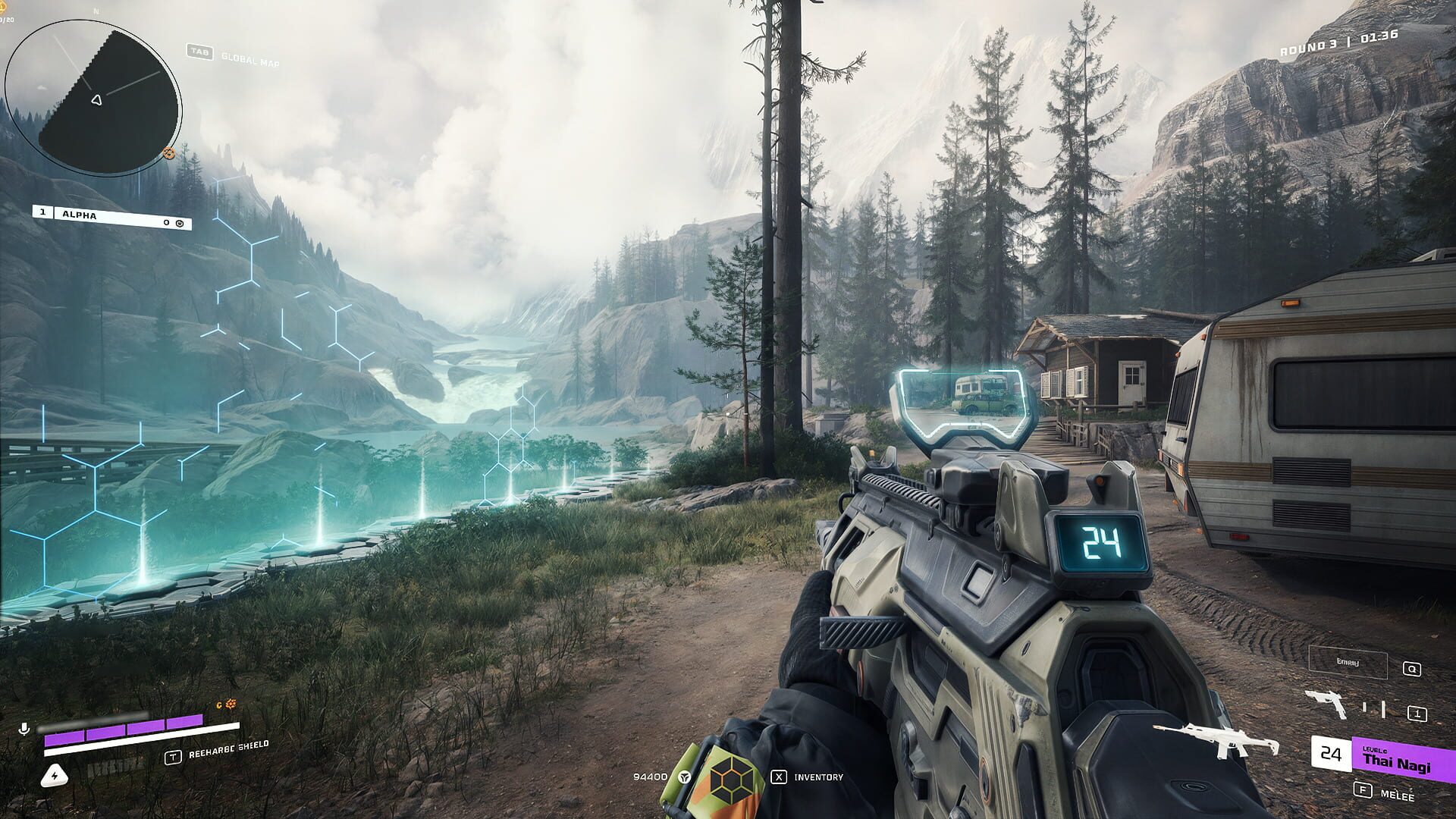
Task: Click the currency coin icon next to 94400
Action: click(682, 777)
